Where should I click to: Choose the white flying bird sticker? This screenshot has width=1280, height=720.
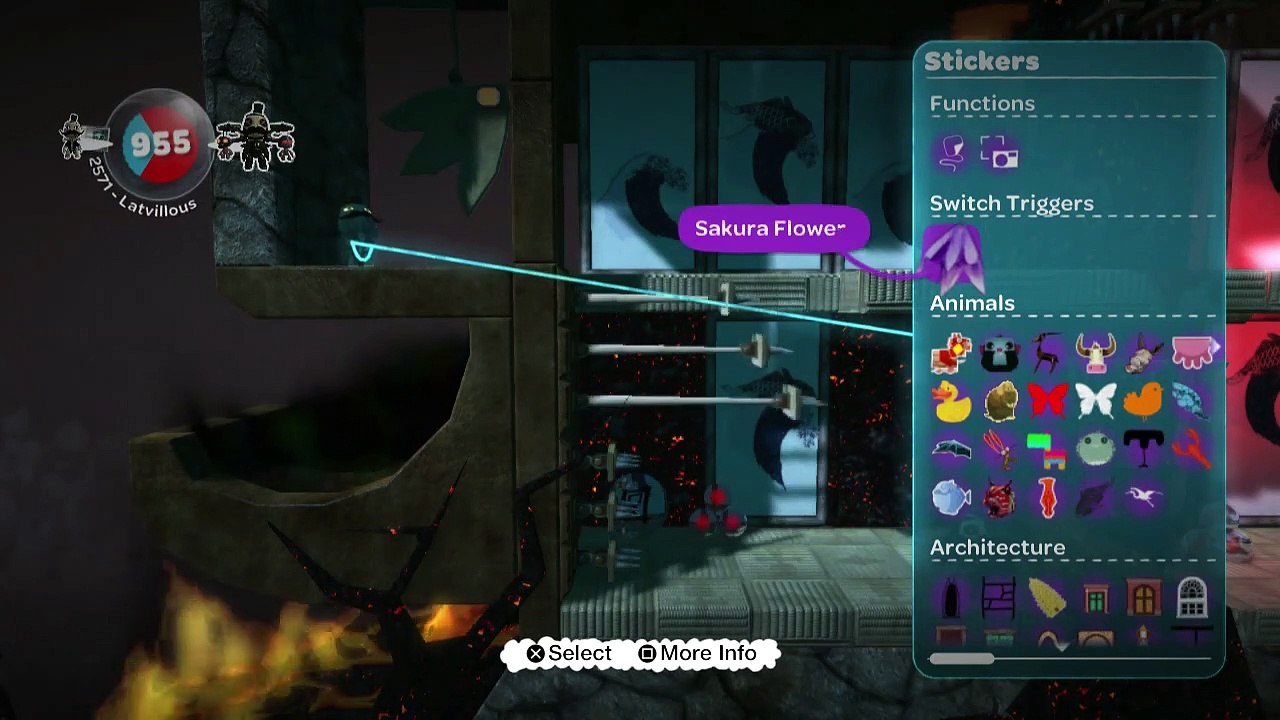pyautogui.click(x=1143, y=497)
